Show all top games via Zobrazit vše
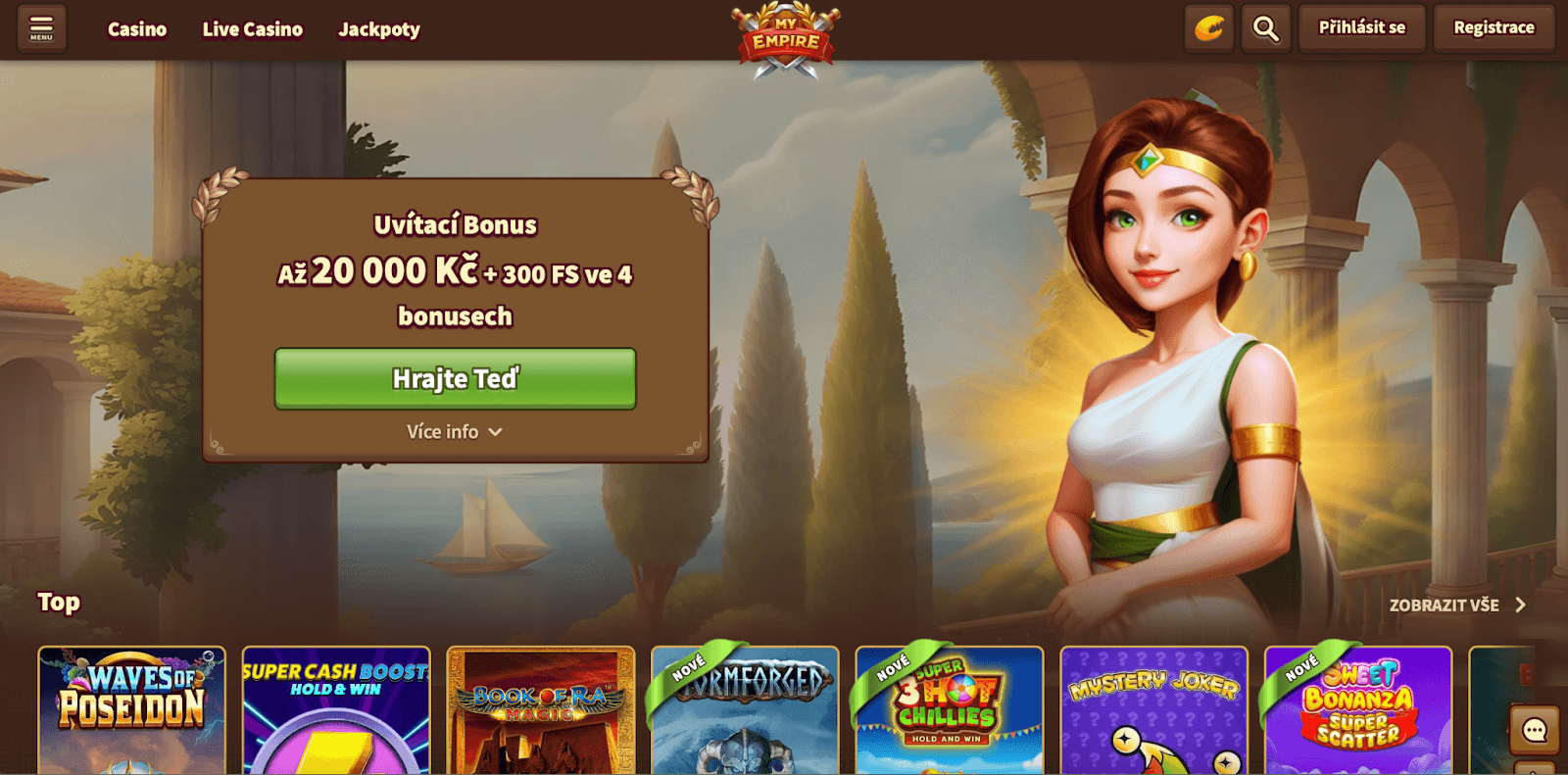The width and height of the screenshot is (1568, 775). 1456,605
